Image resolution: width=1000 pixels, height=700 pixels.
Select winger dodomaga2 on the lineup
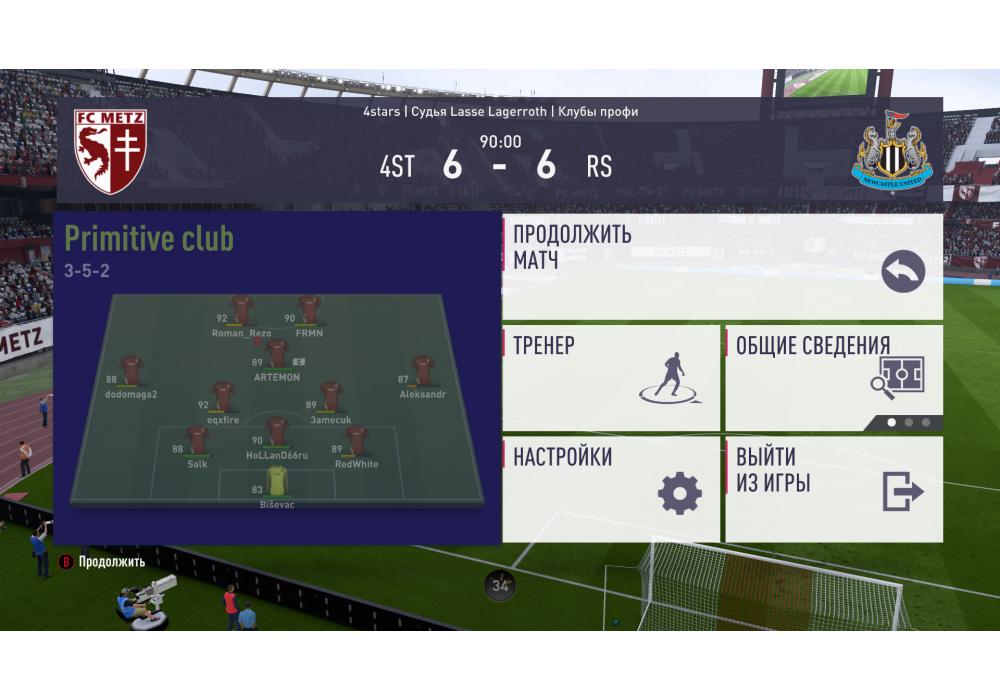tap(131, 372)
